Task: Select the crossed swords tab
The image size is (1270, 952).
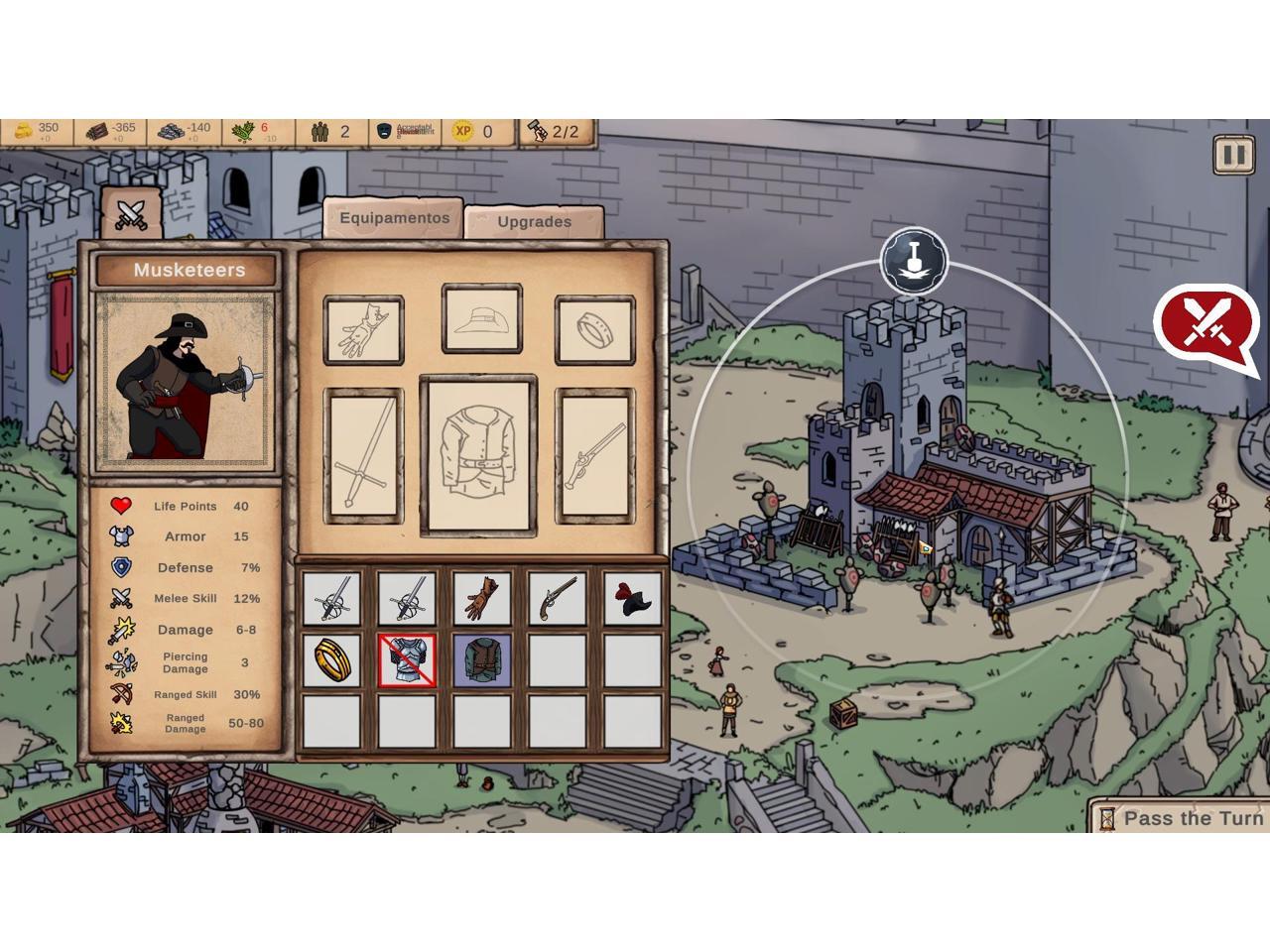Action: 131,213
